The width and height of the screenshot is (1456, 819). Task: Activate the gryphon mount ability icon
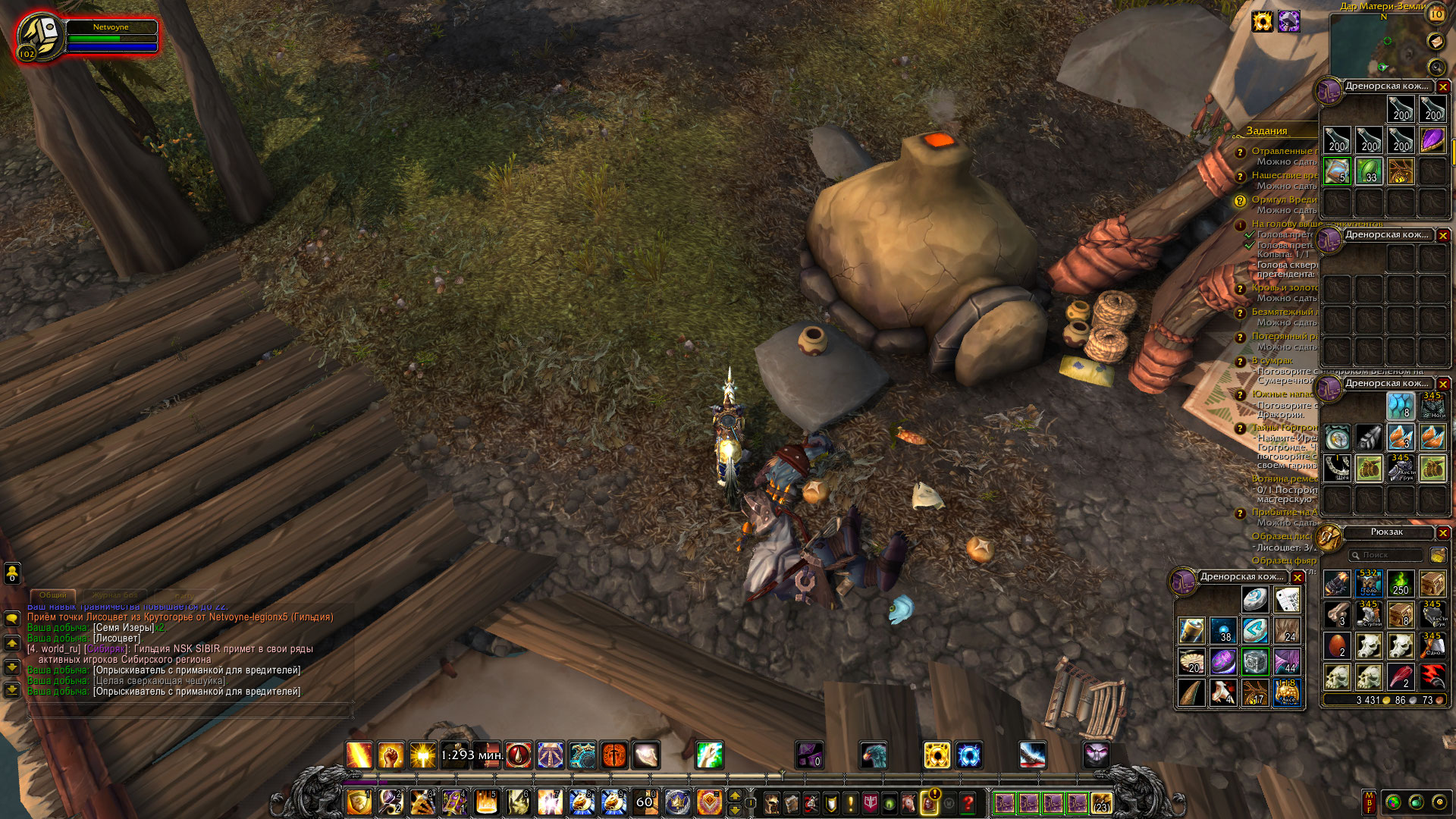click(x=873, y=755)
